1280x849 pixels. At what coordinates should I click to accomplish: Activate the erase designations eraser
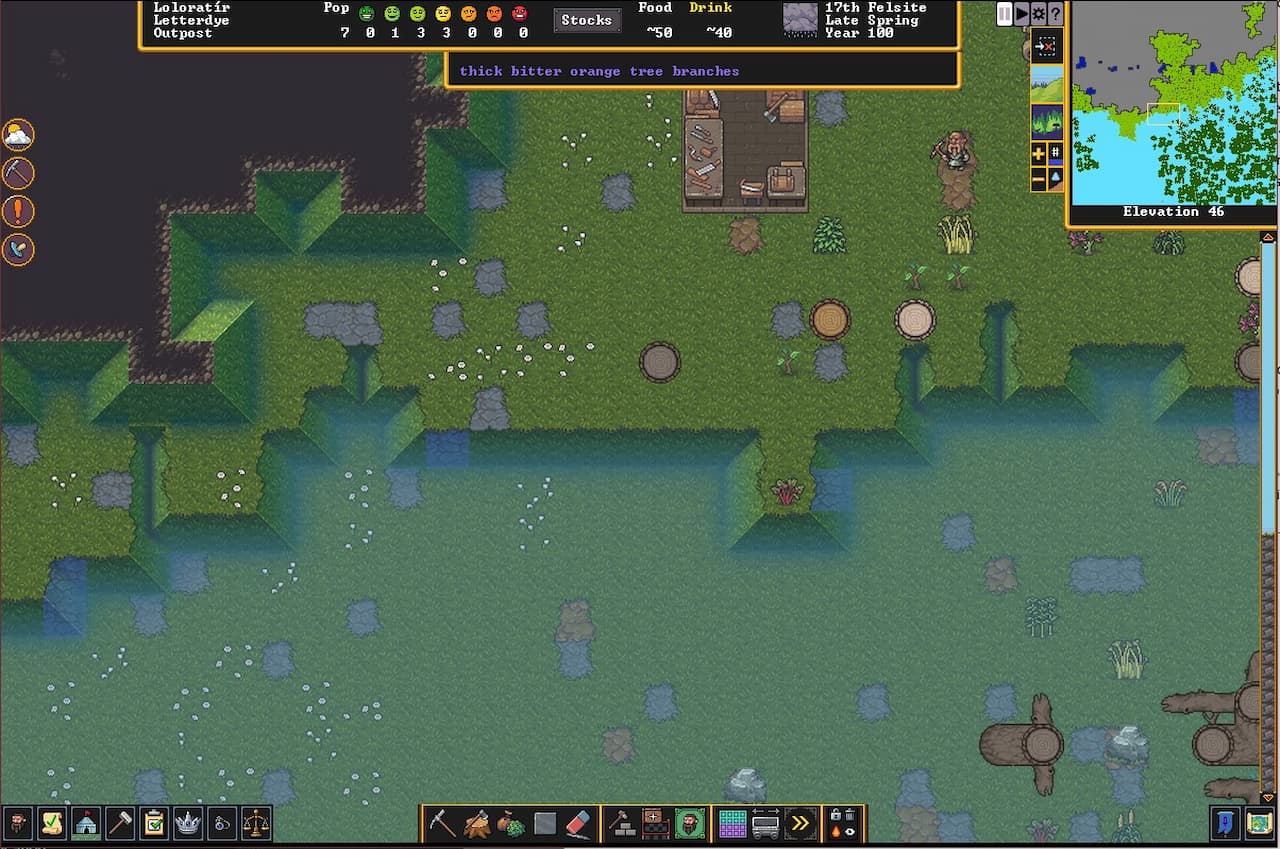click(x=578, y=823)
